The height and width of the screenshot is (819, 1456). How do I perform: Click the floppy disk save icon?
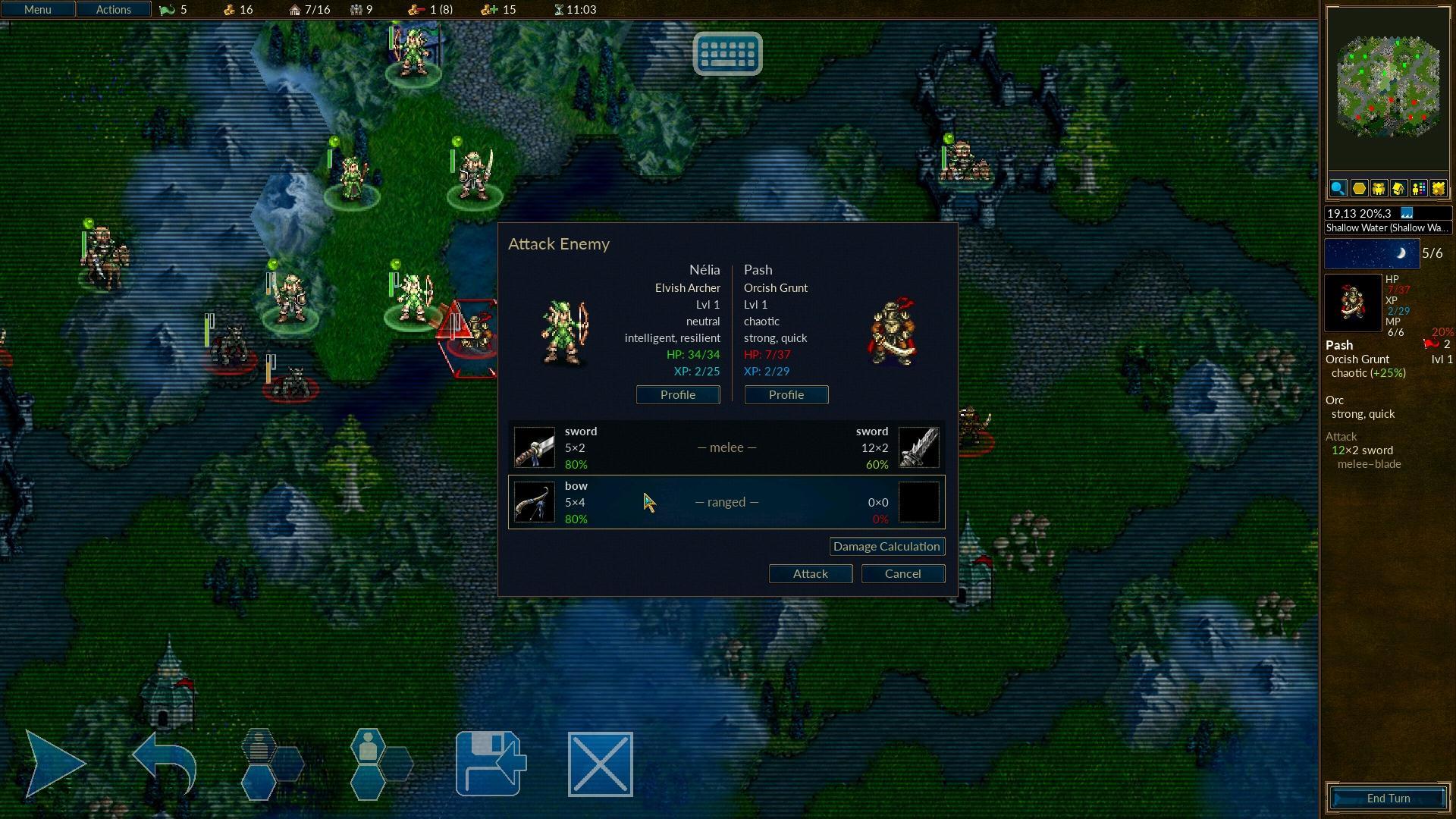pos(491,764)
